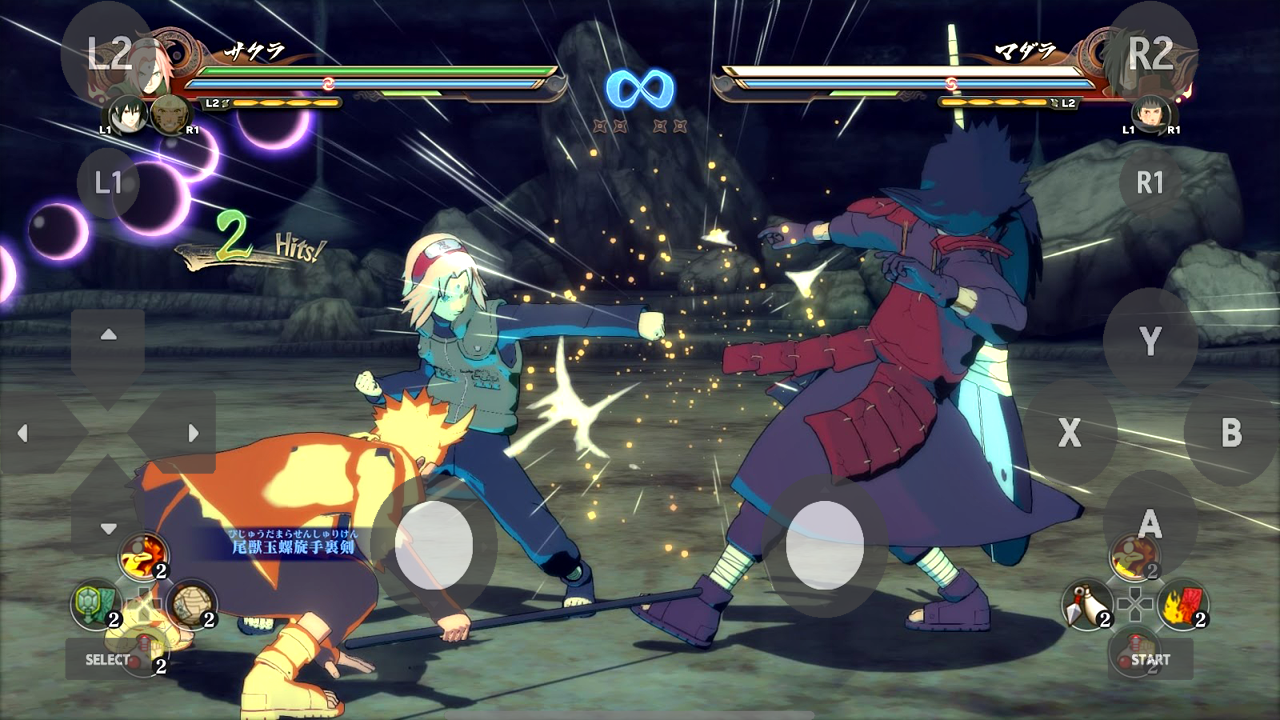Tap the d-pad right arrow
Screen dimensions: 1280x720
coord(192,433)
